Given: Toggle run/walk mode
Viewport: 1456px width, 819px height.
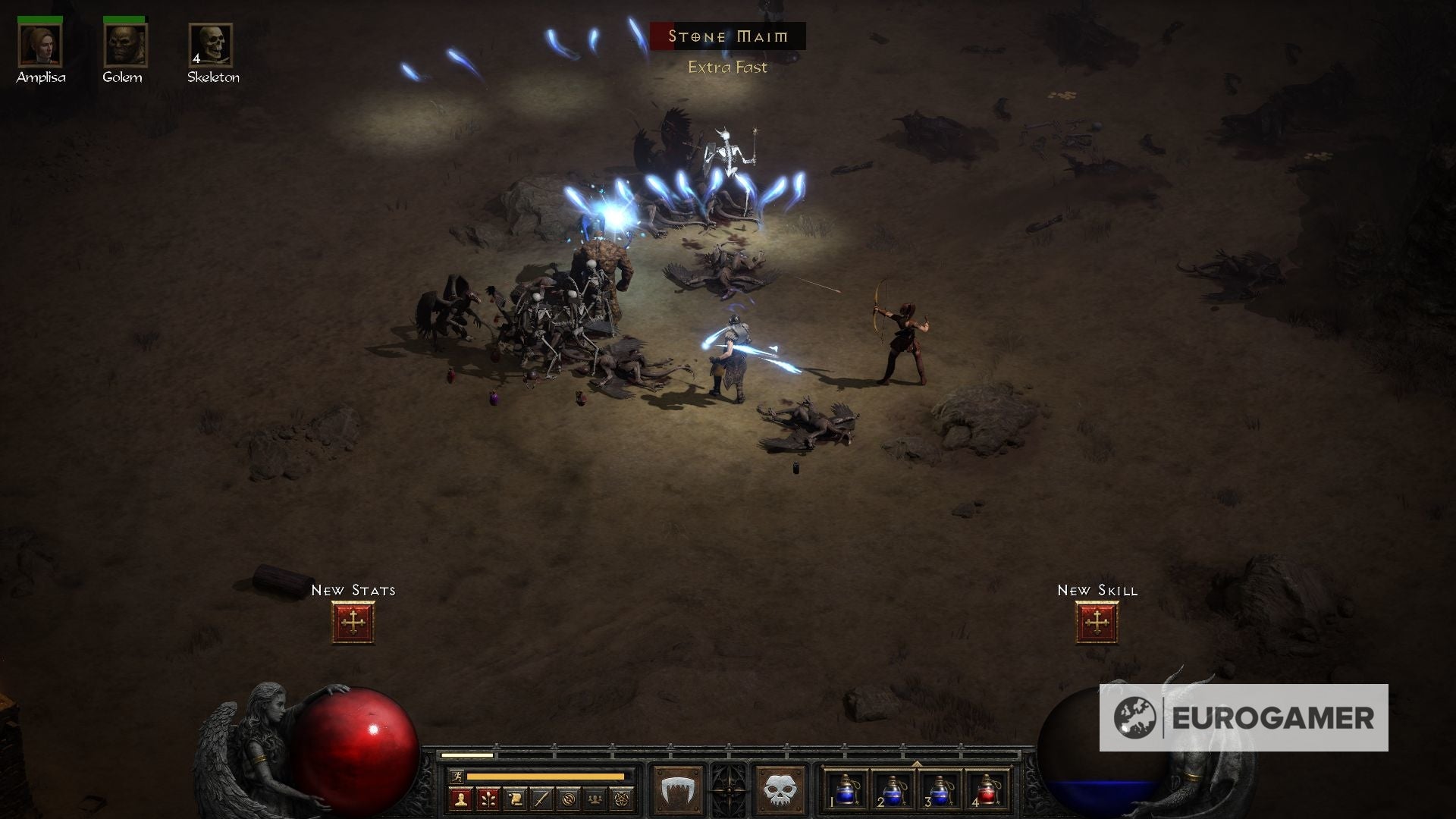Looking at the screenshot, I should 457,777.
